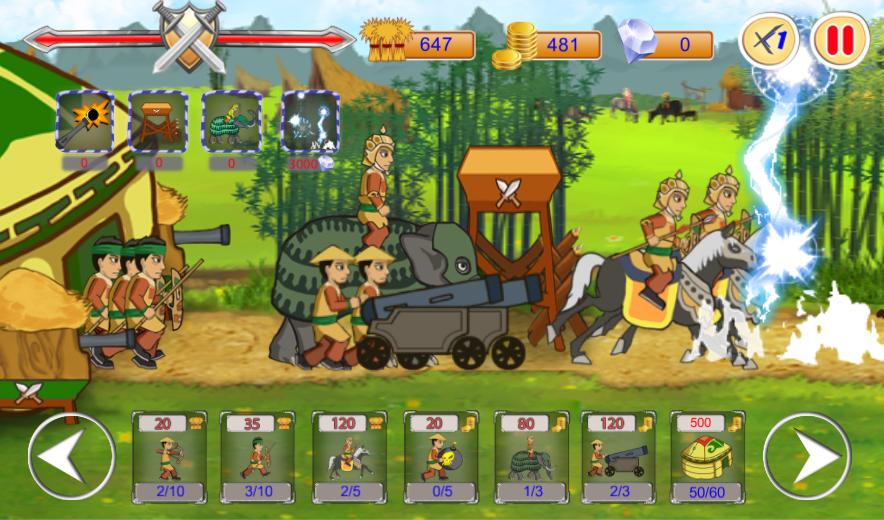Buy the 35-cost green-headband archer
884x520 pixels.
(x=257, y=456)
